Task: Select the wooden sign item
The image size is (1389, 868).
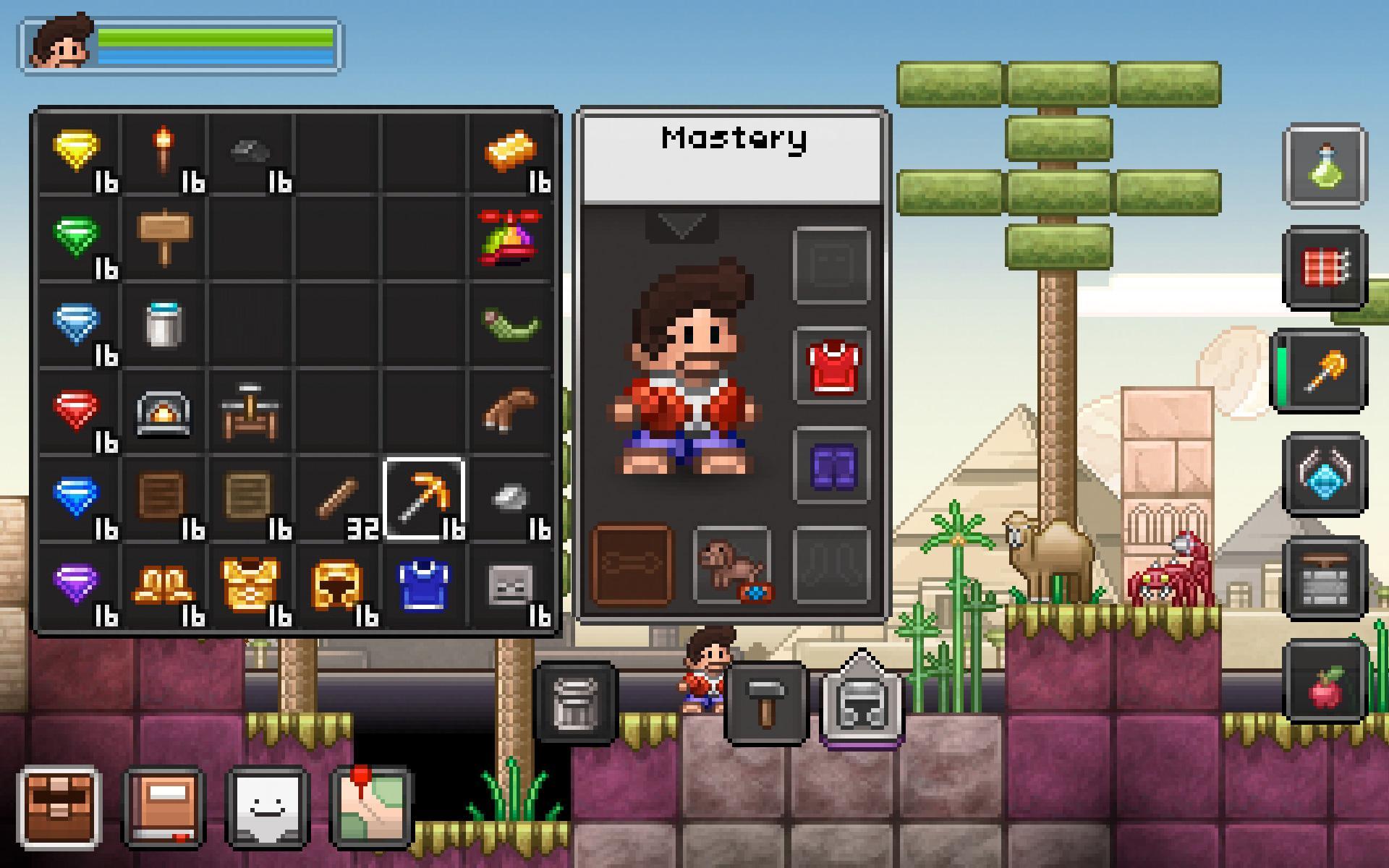Action: pos(163,238)
